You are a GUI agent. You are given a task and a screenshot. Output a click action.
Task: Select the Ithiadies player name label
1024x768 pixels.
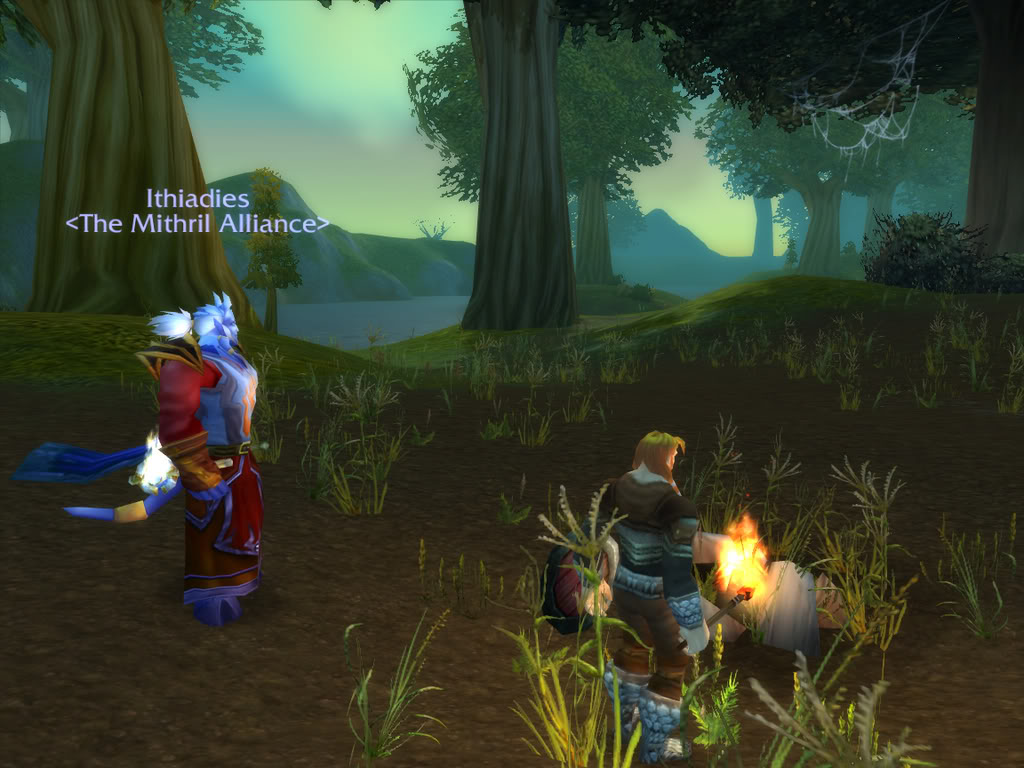[x=198, y=198]
